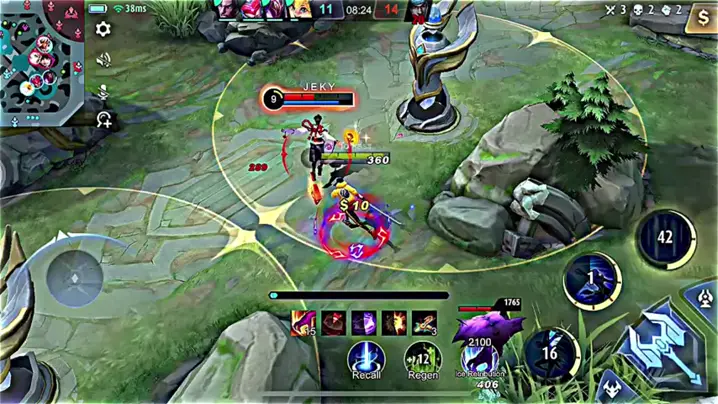
Task: Select the skill on 42 cooldown
Action: click(666, 238)
